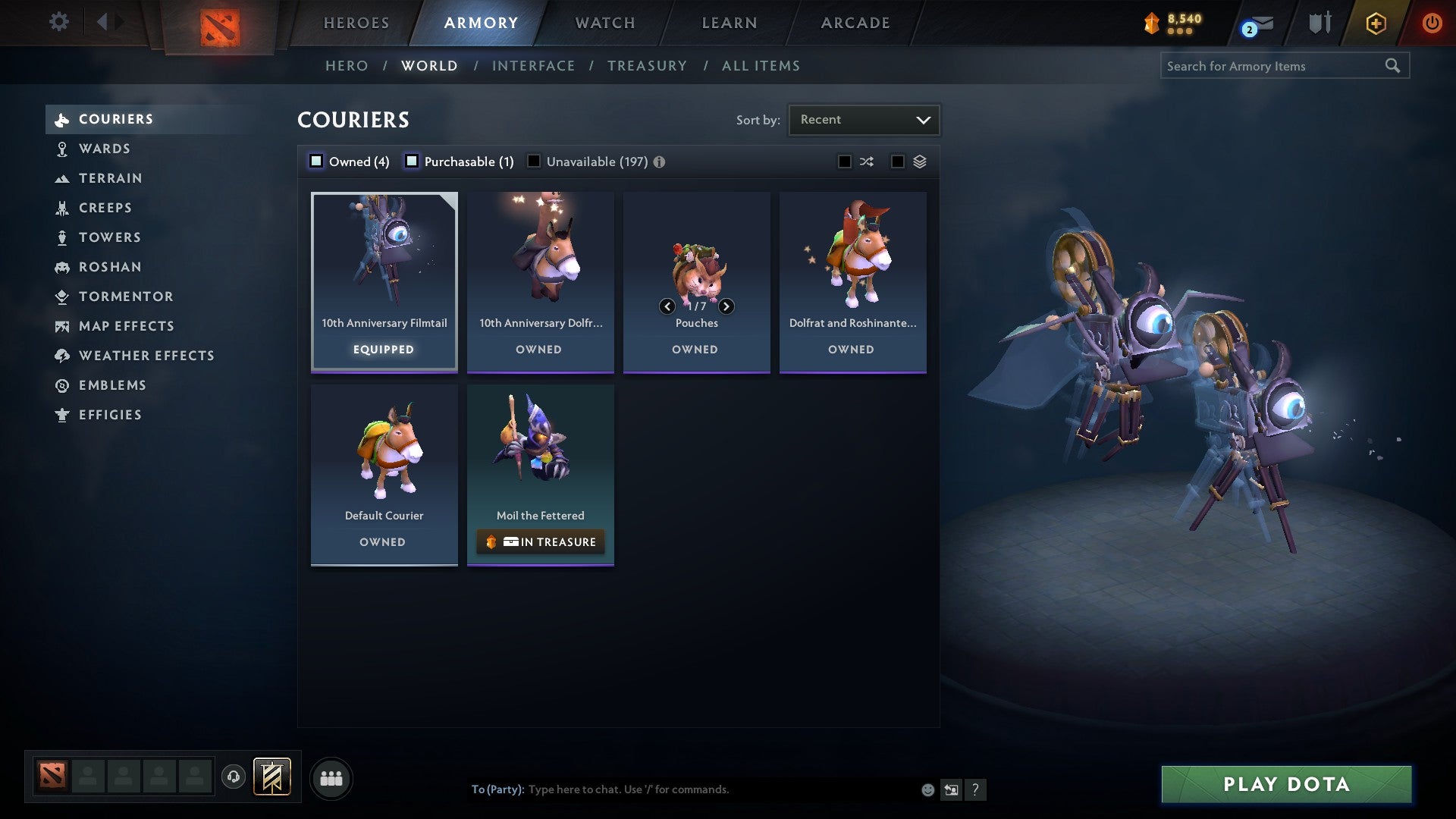Click the Roshan category icon
Image resolution: width=1456 pixels, height=819 pixels.
point(62,267)
